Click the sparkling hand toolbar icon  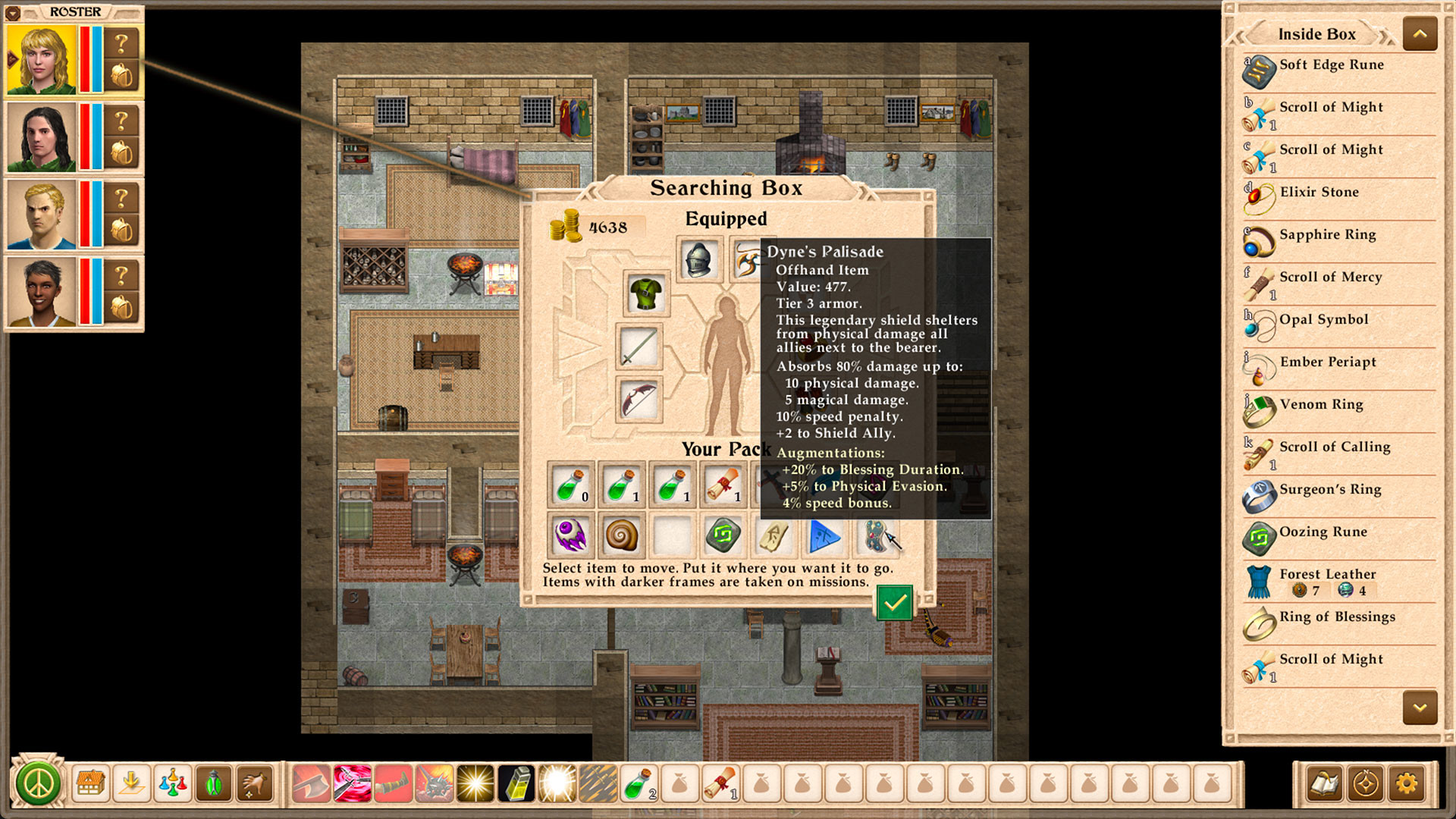[x=255, y=782]
